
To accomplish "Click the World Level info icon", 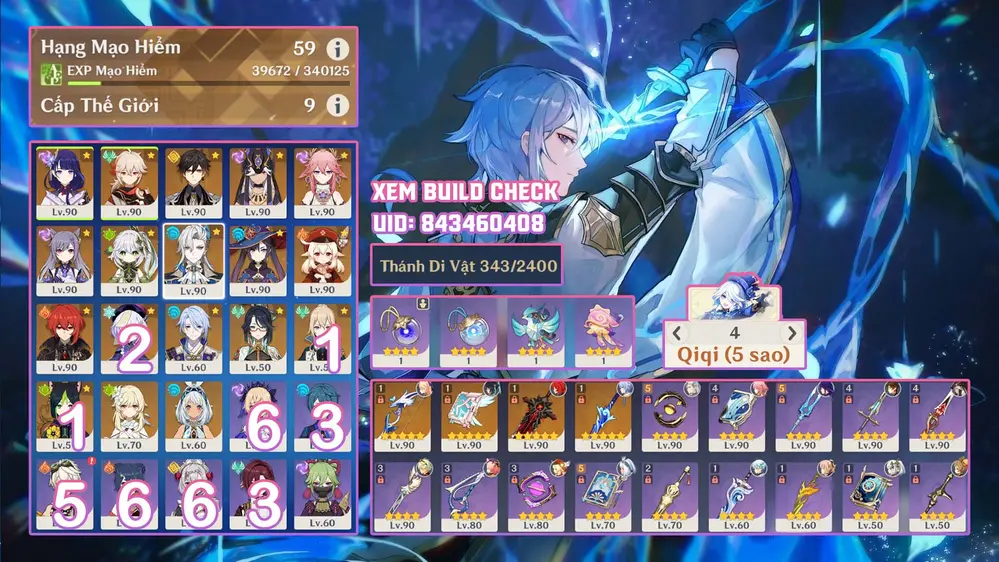I will tap(339, 105).
